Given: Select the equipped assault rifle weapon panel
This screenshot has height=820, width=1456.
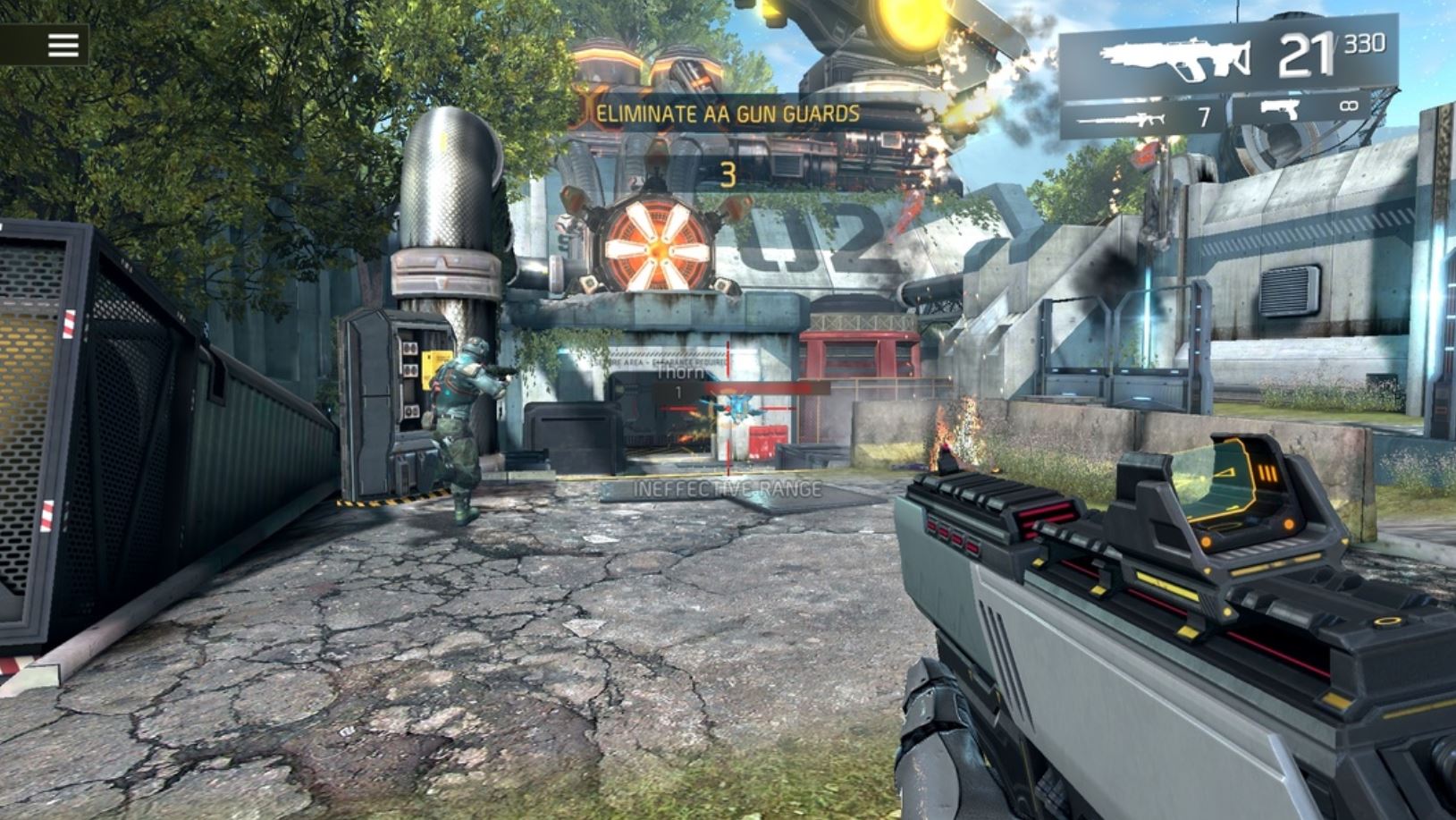Looking at the screenshot, I should [1228, 57].
